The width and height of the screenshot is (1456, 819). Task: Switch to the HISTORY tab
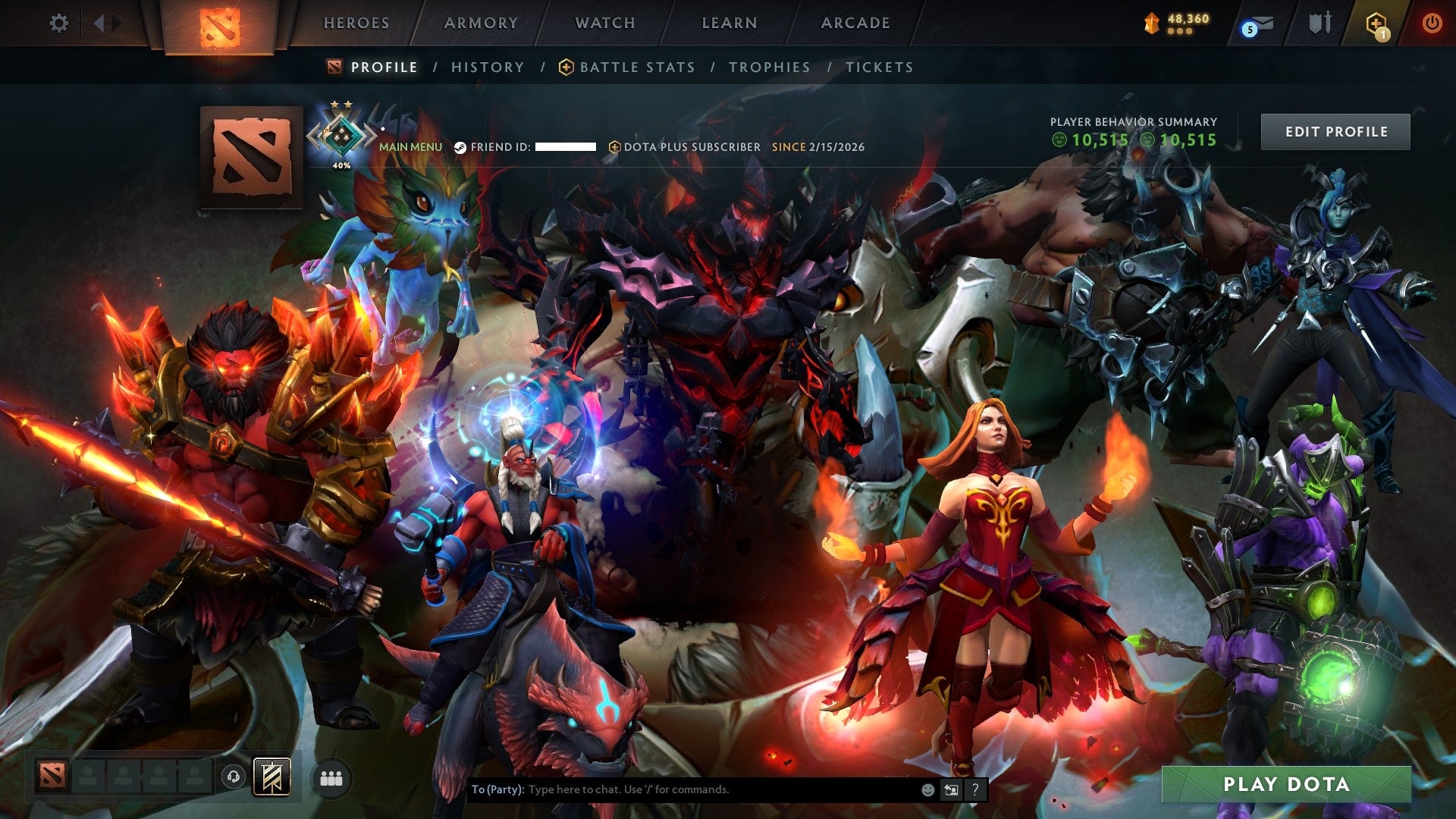pyautogui.click(x=487, y=67)
